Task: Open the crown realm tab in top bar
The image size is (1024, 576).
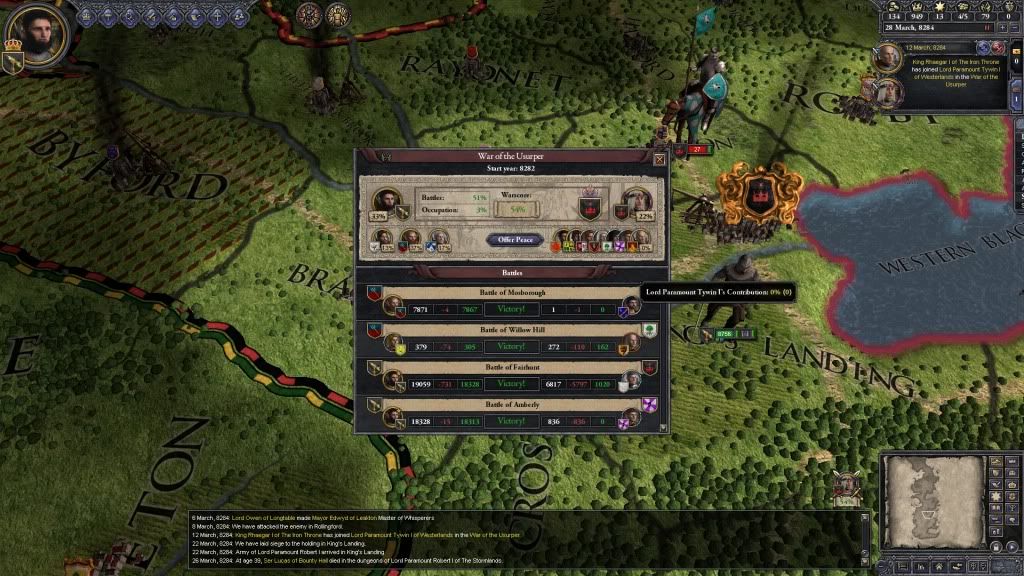Action: 85,15
